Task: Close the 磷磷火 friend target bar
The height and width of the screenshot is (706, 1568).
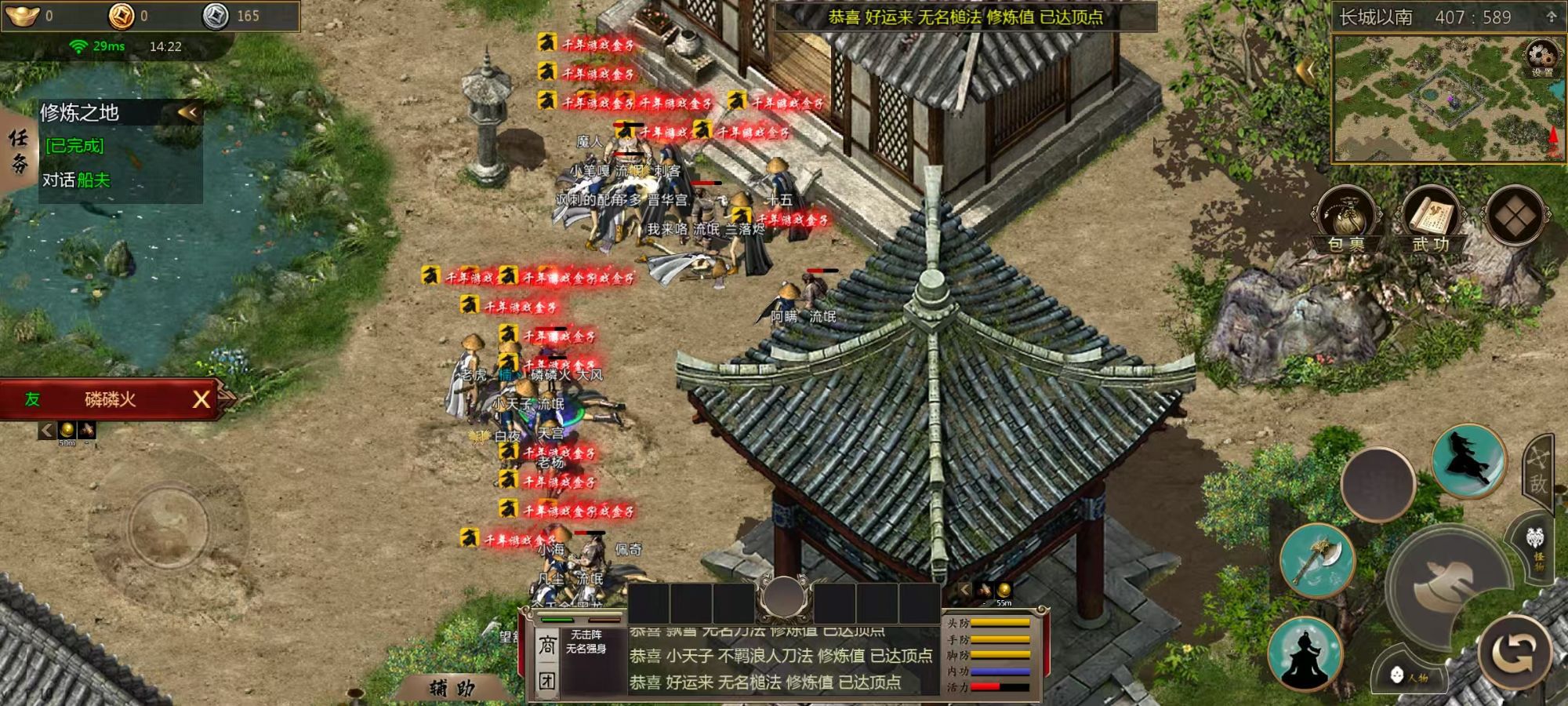Action: pyautogui.click(x=201, y=399)
